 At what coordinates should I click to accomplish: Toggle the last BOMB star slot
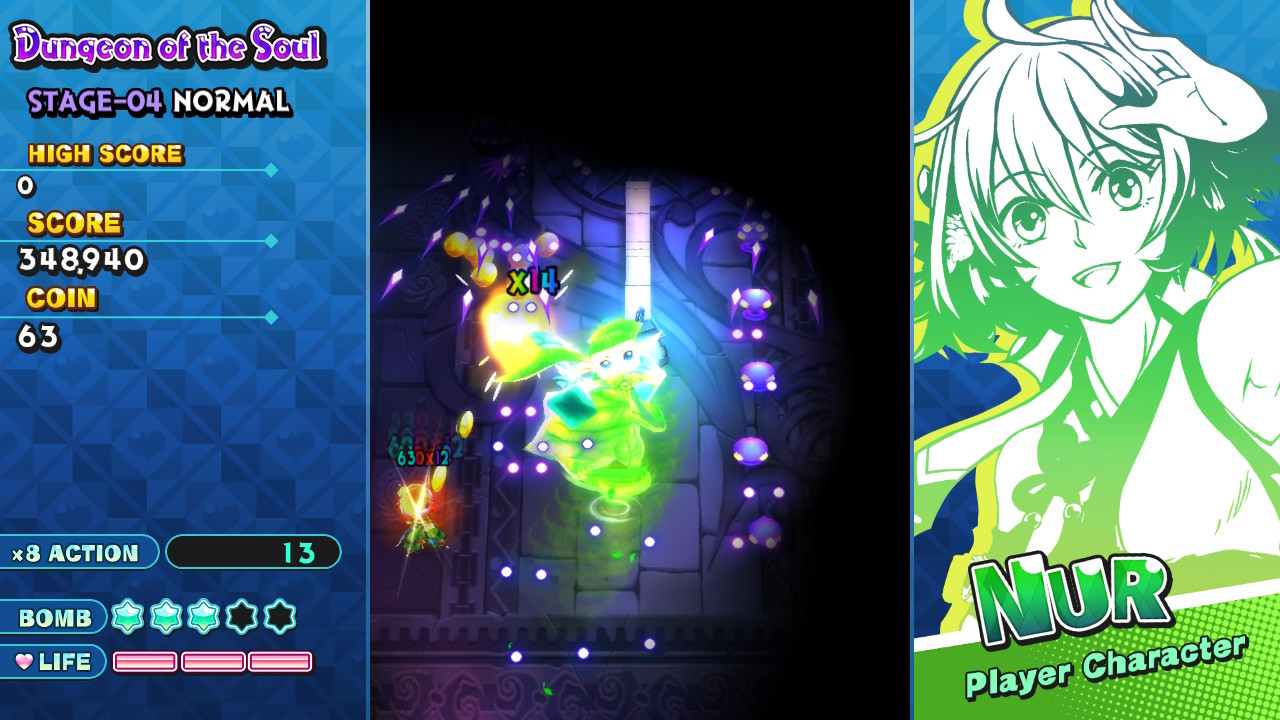279,618
